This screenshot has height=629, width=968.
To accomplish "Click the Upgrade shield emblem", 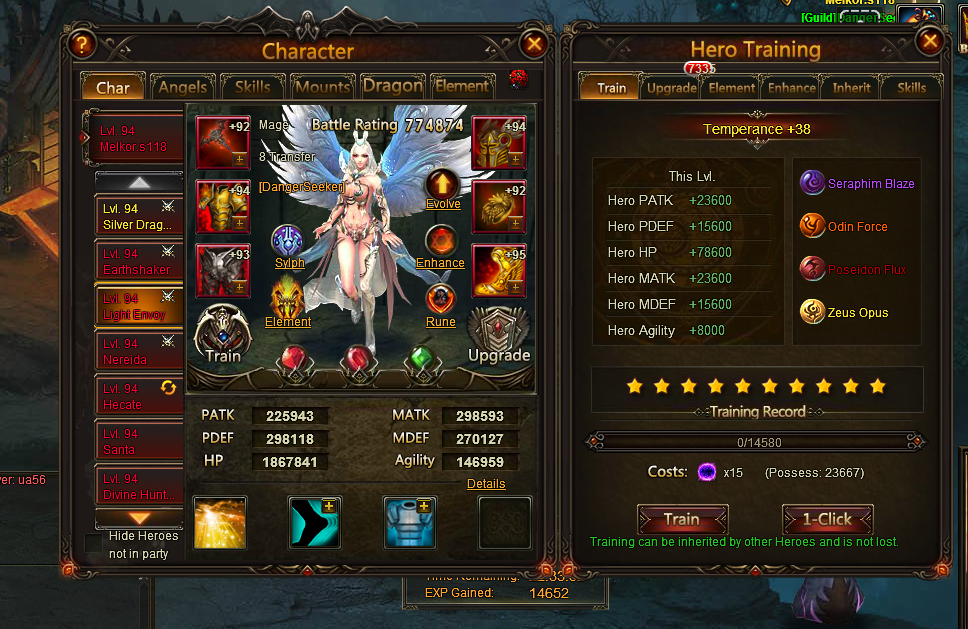I will click(498, 334).
